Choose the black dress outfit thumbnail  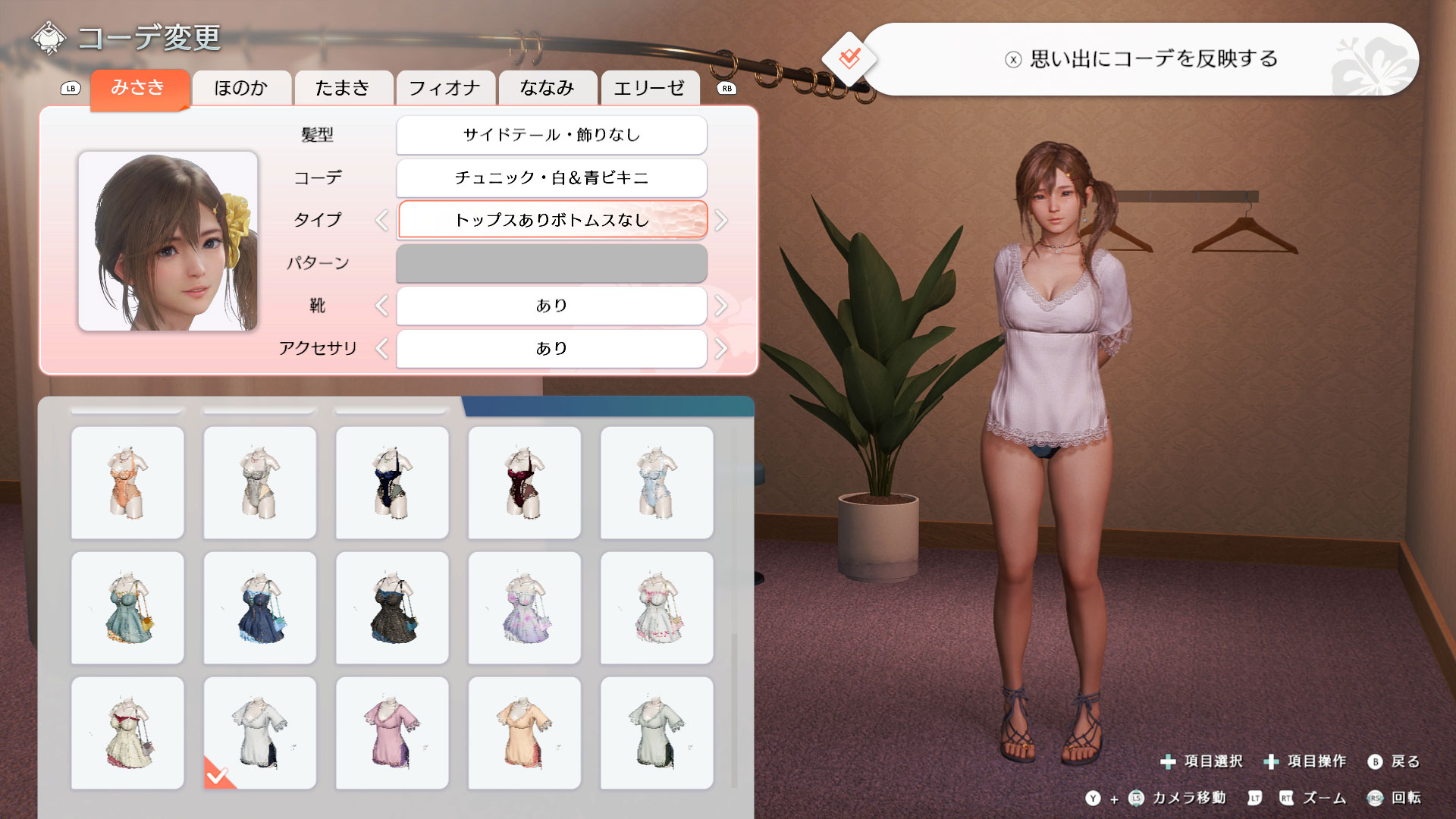[392, 608]
